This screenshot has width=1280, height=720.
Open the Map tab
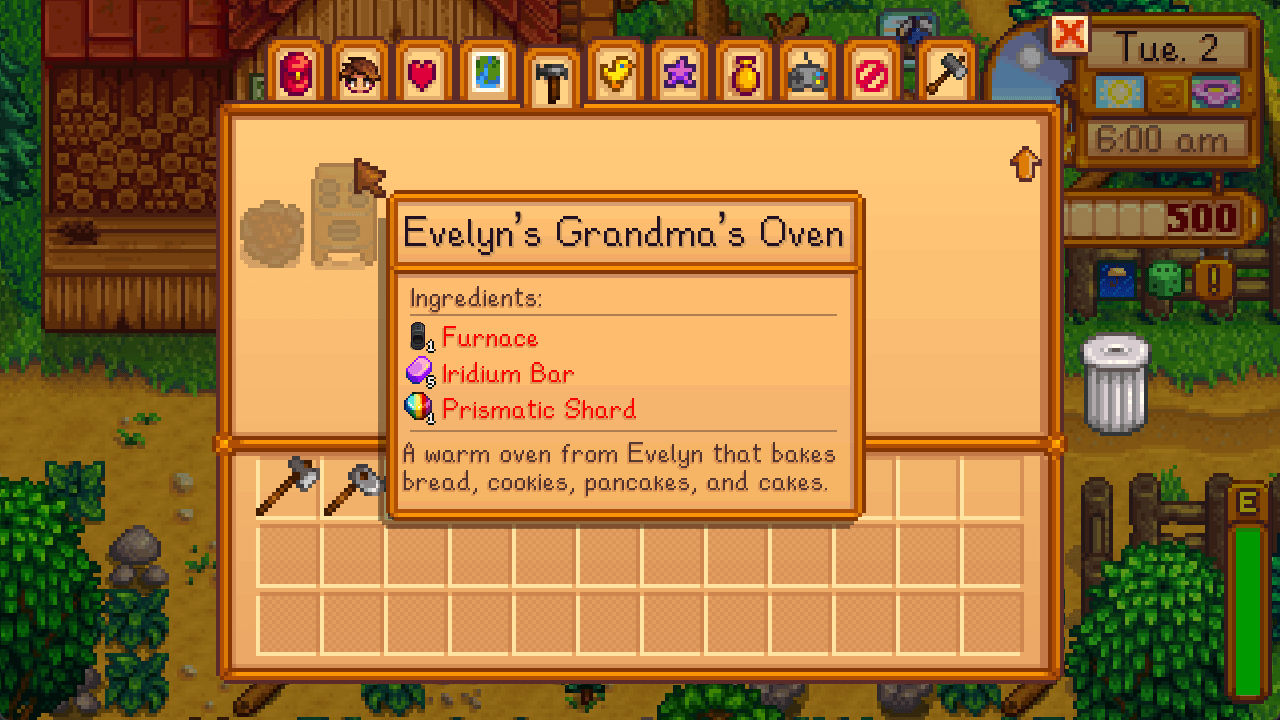(x=486, y=73)
